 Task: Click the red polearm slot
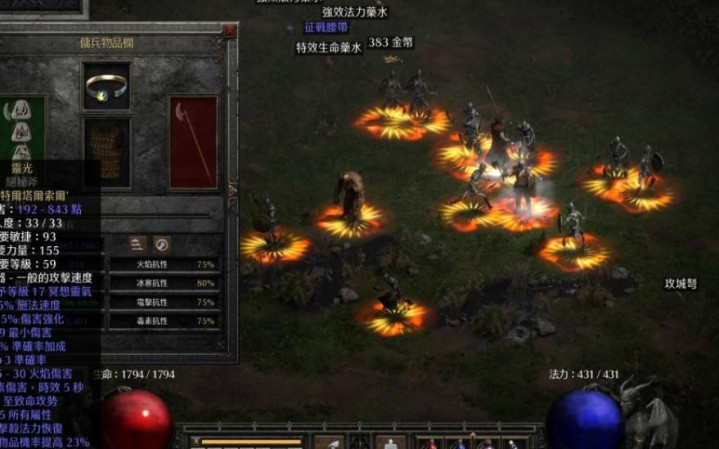point(193,142)
